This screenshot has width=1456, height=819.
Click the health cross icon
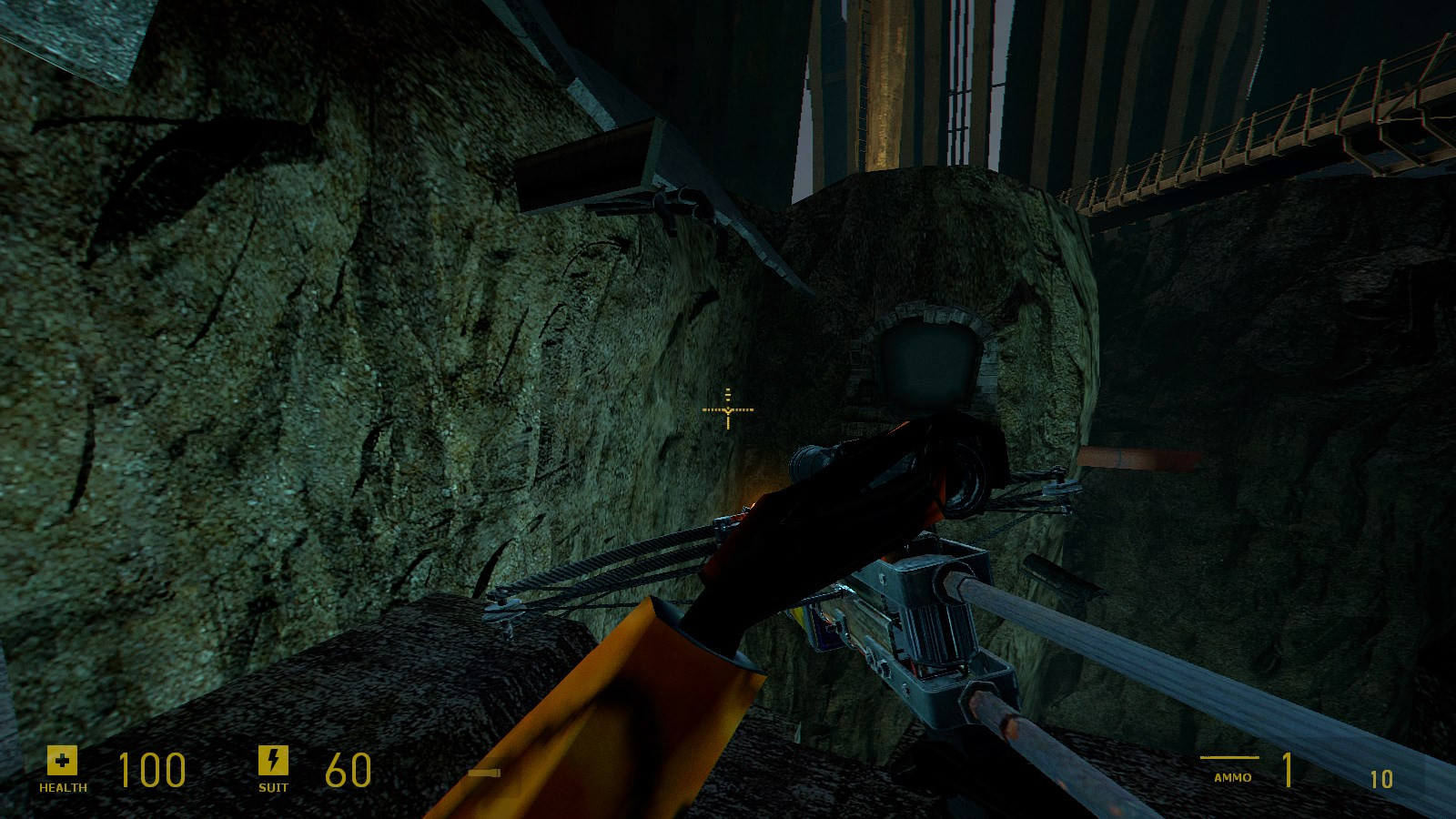(60, 763)
